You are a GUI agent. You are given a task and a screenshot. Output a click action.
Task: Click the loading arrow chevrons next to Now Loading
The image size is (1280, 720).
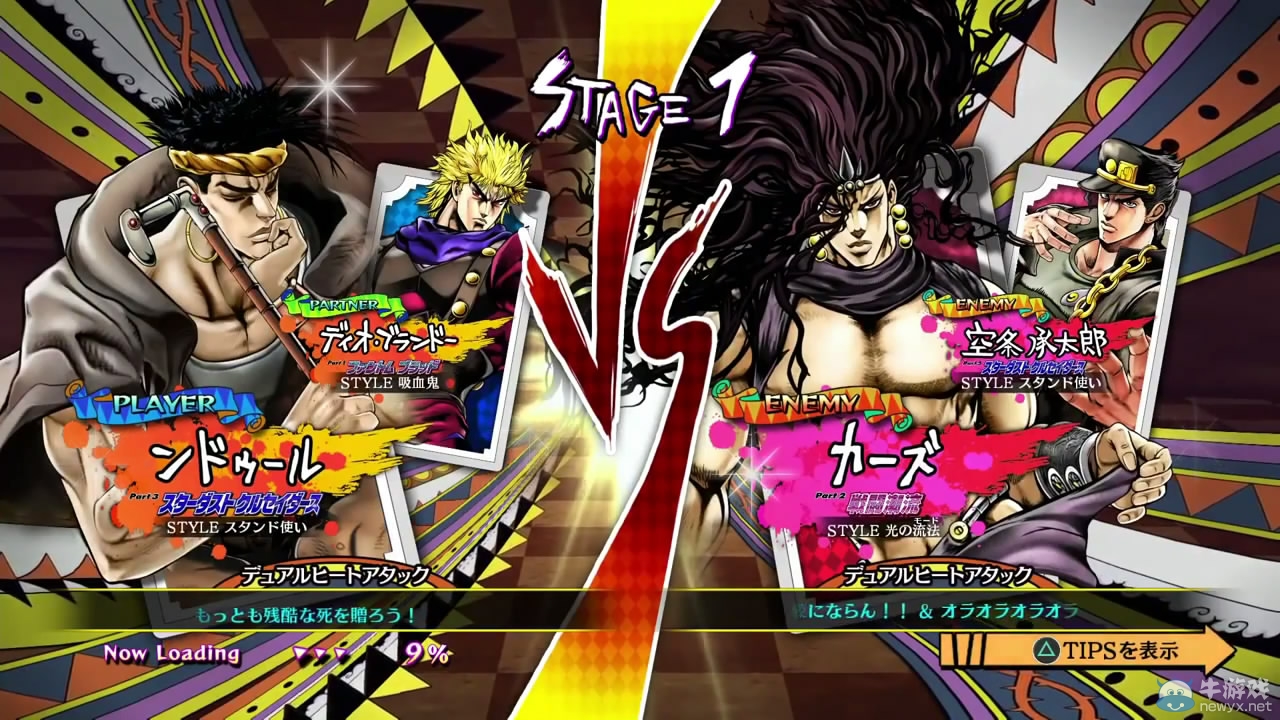pyautogui.click(x=320, y=653)
